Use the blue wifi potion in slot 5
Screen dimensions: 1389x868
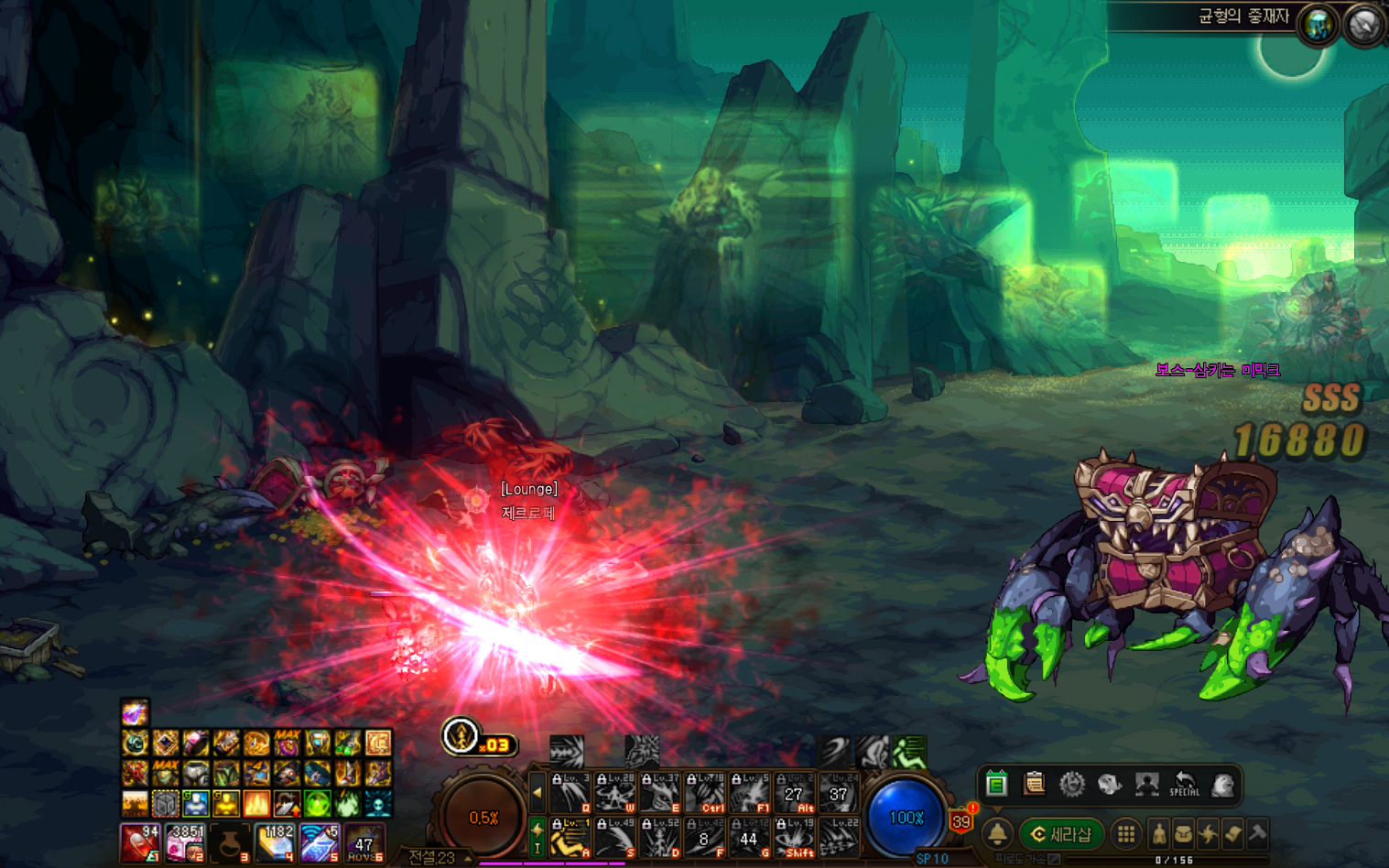(320, 842)
